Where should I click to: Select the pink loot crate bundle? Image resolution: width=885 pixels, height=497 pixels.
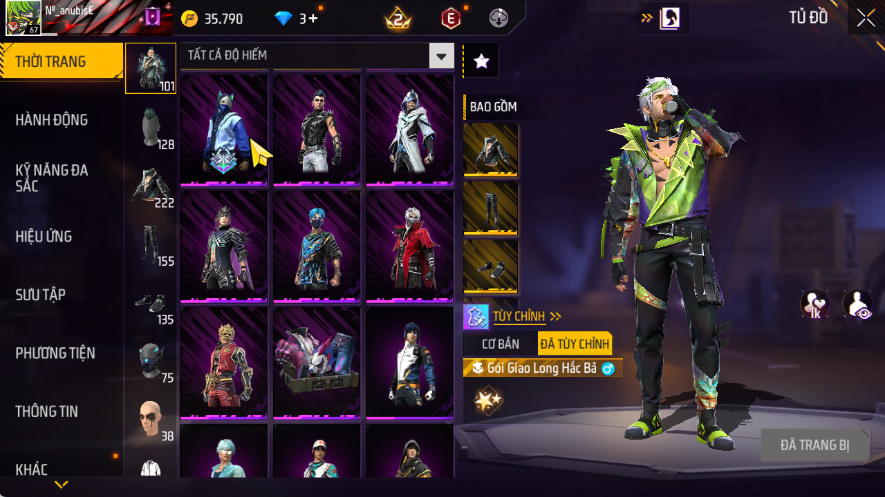pos(317,361)
